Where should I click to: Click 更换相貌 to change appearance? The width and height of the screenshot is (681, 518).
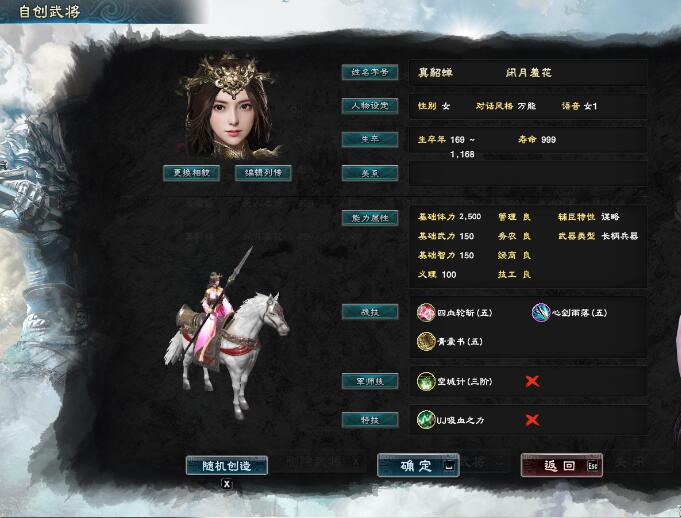click(191, 172)
